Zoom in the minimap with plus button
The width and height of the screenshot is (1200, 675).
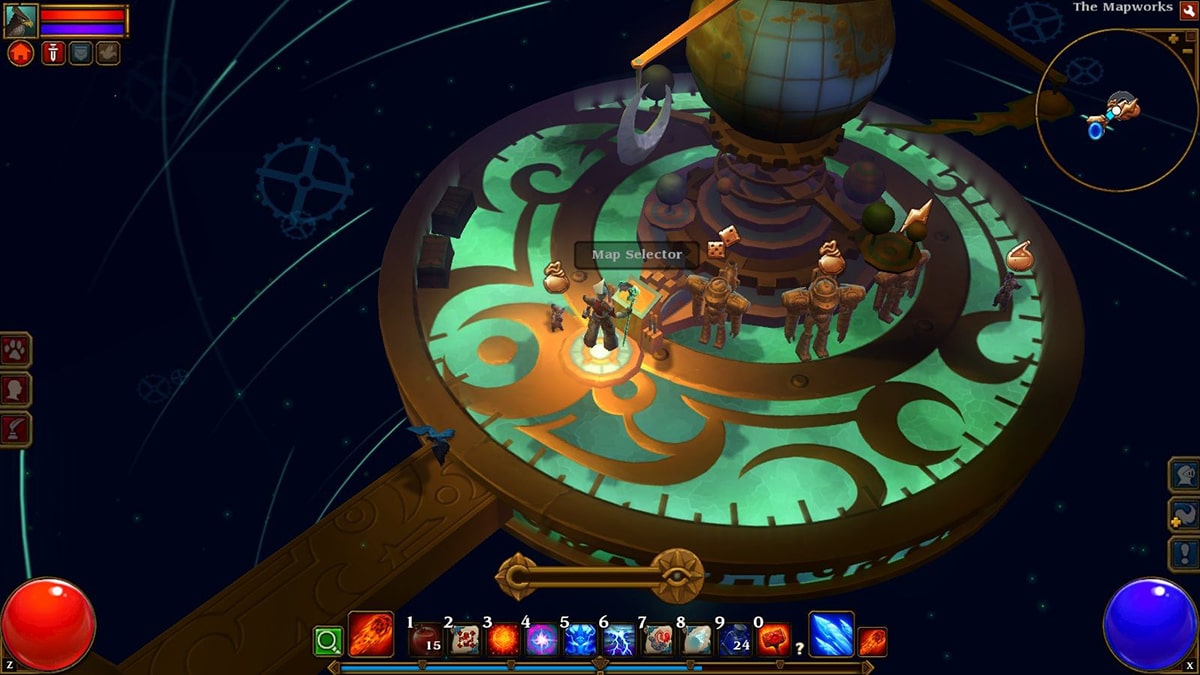click(1173, 38)
